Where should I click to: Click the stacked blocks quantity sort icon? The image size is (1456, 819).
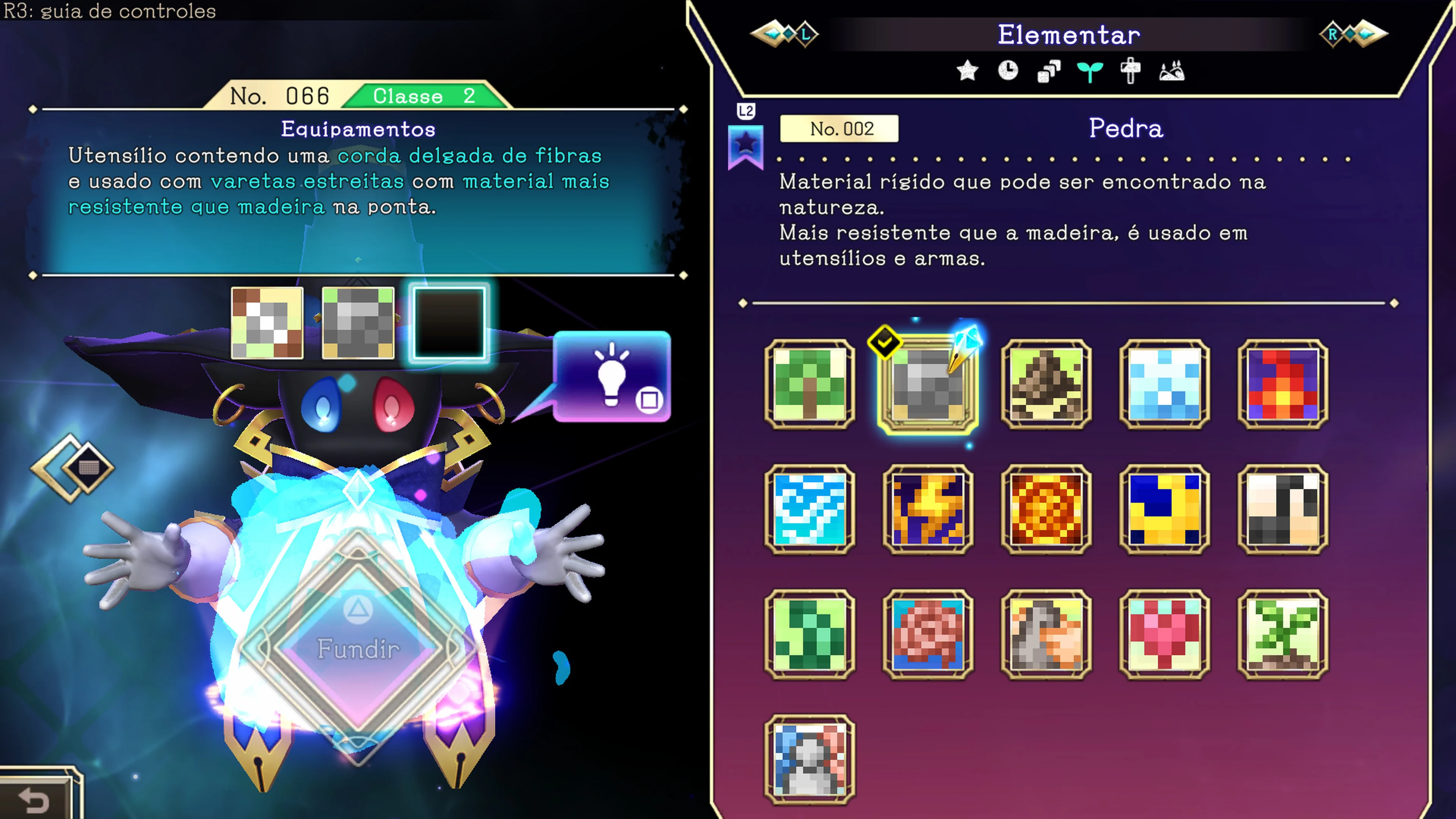(x=1049, y=71)
